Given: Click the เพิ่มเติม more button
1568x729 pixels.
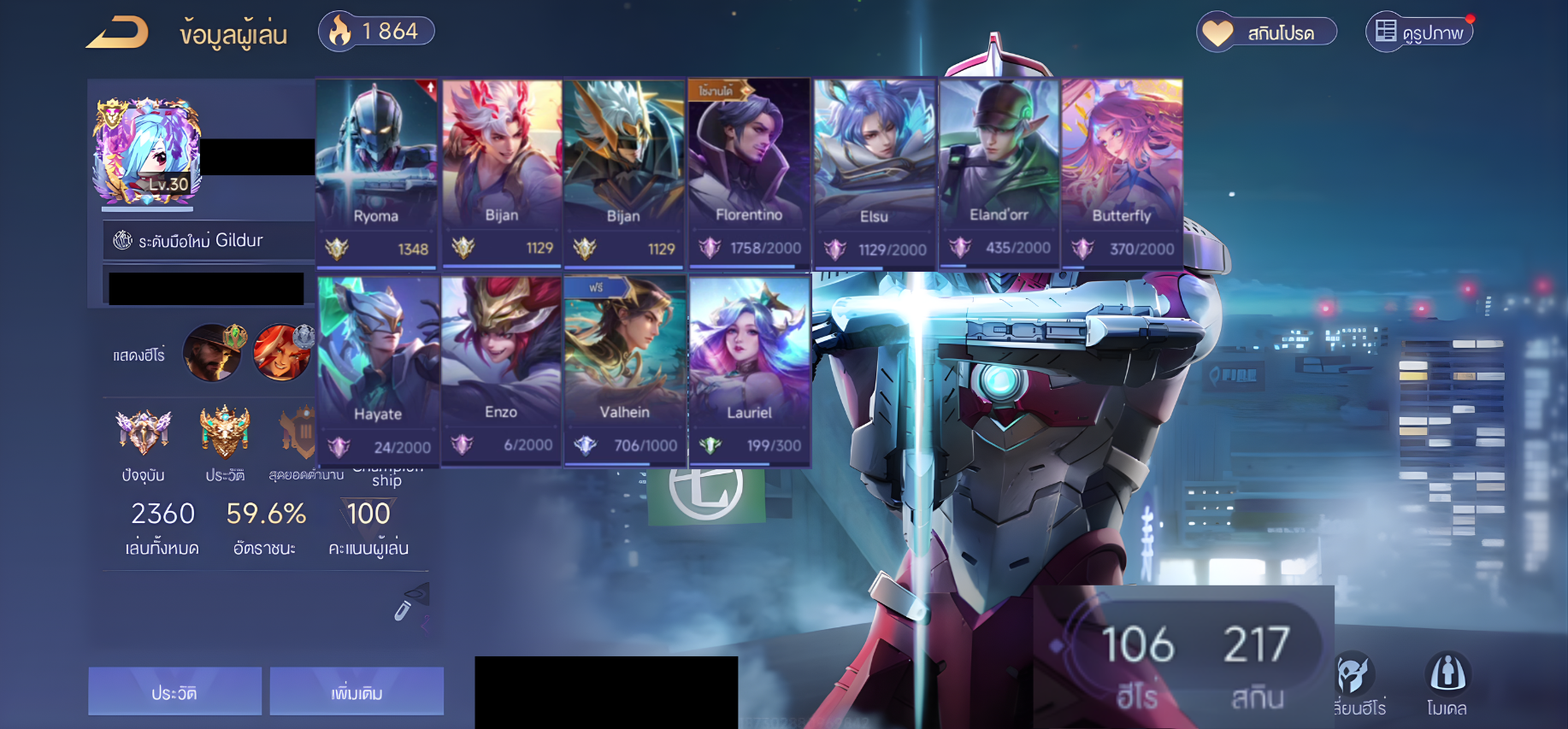Looking at the screenshot, I should pos(357,691).
